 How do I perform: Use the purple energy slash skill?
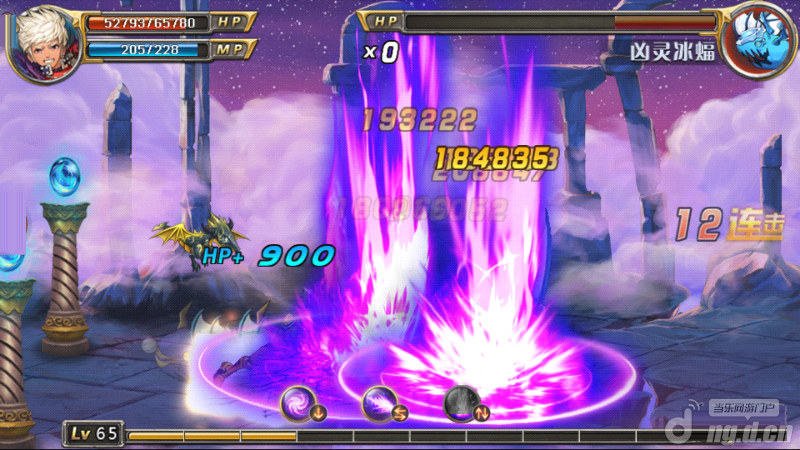pos(380,402)
